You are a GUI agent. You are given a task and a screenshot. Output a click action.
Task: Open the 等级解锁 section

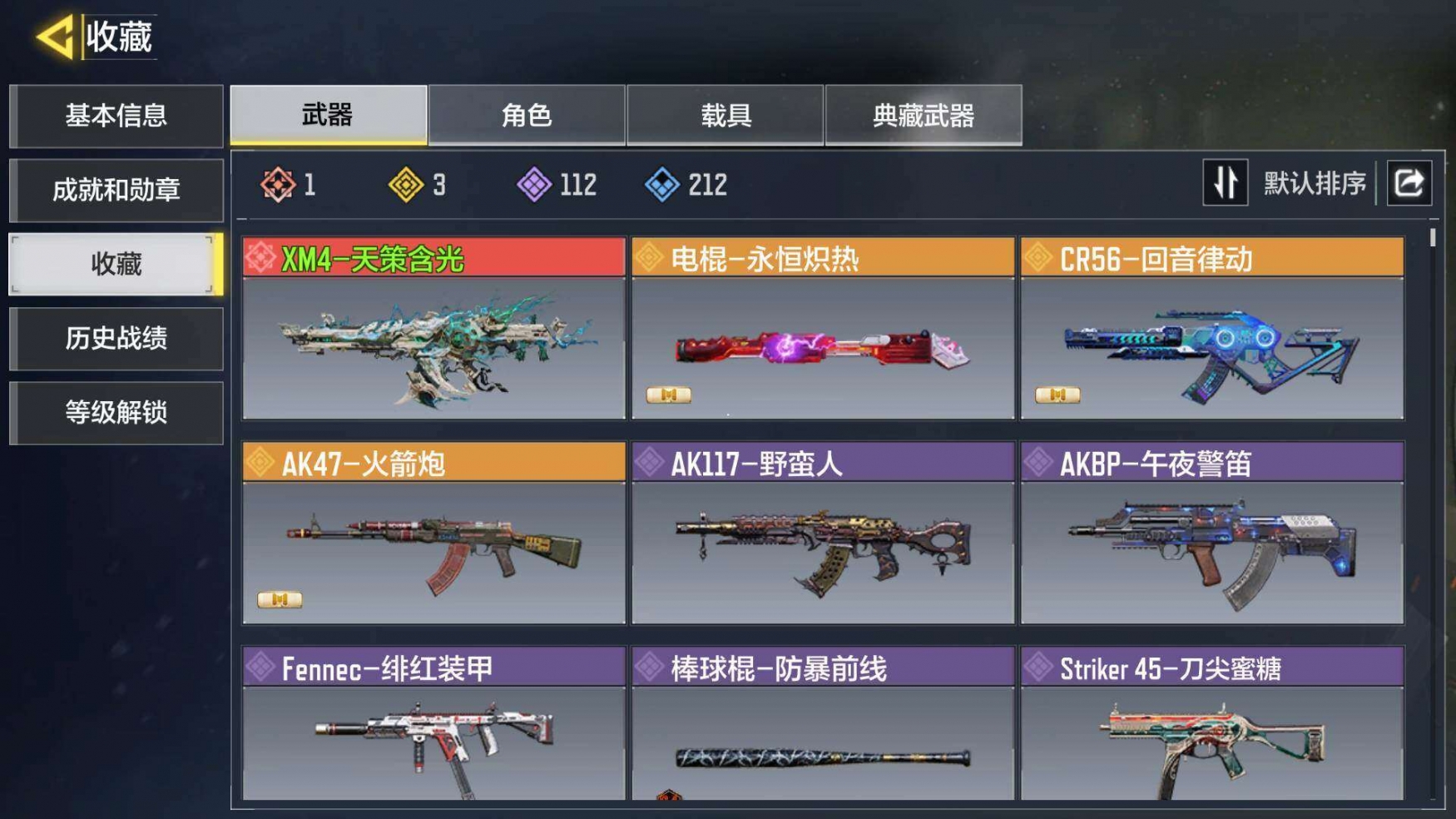[x=116, y=412]
